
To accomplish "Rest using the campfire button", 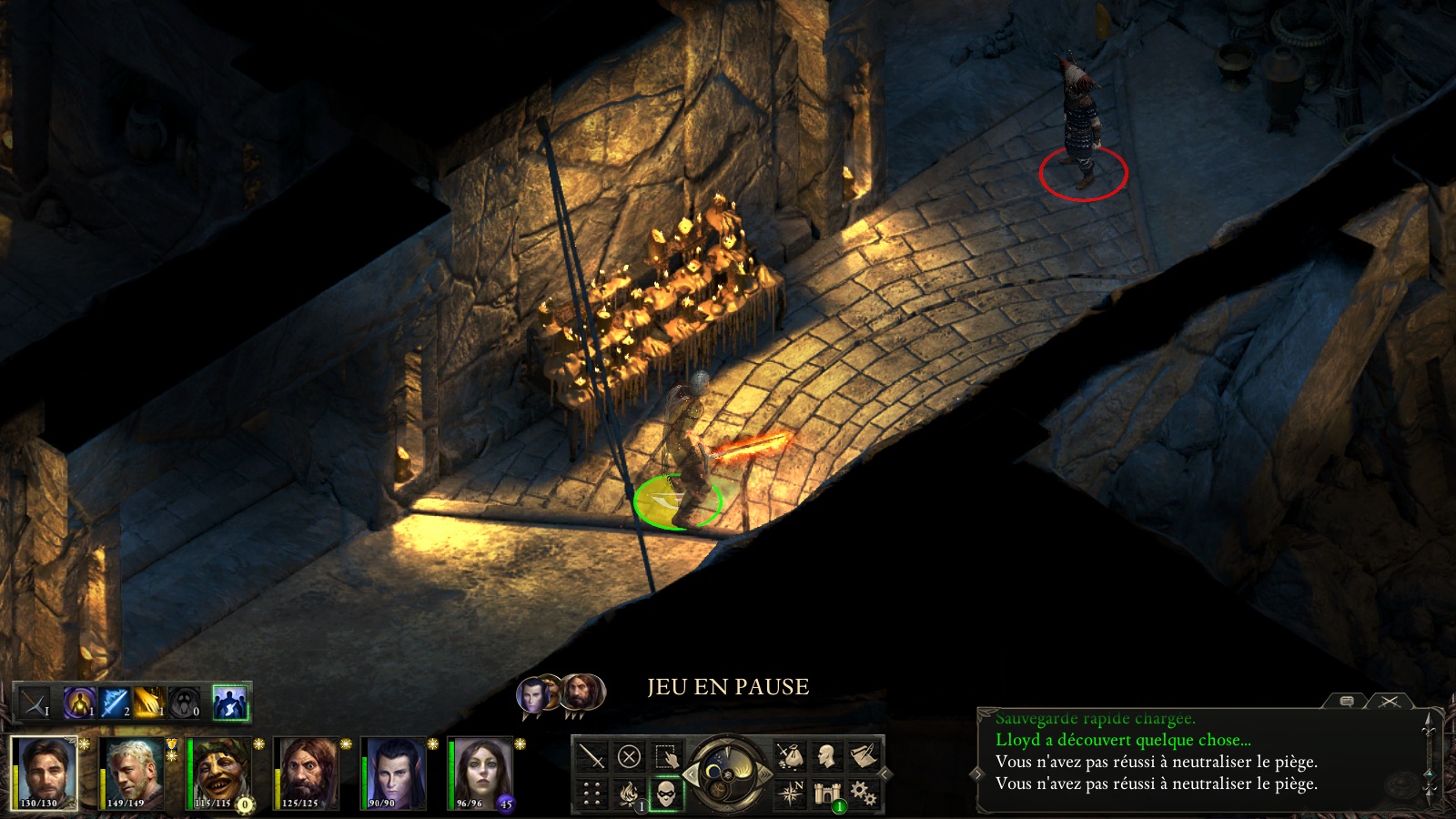I will (629, 794).
